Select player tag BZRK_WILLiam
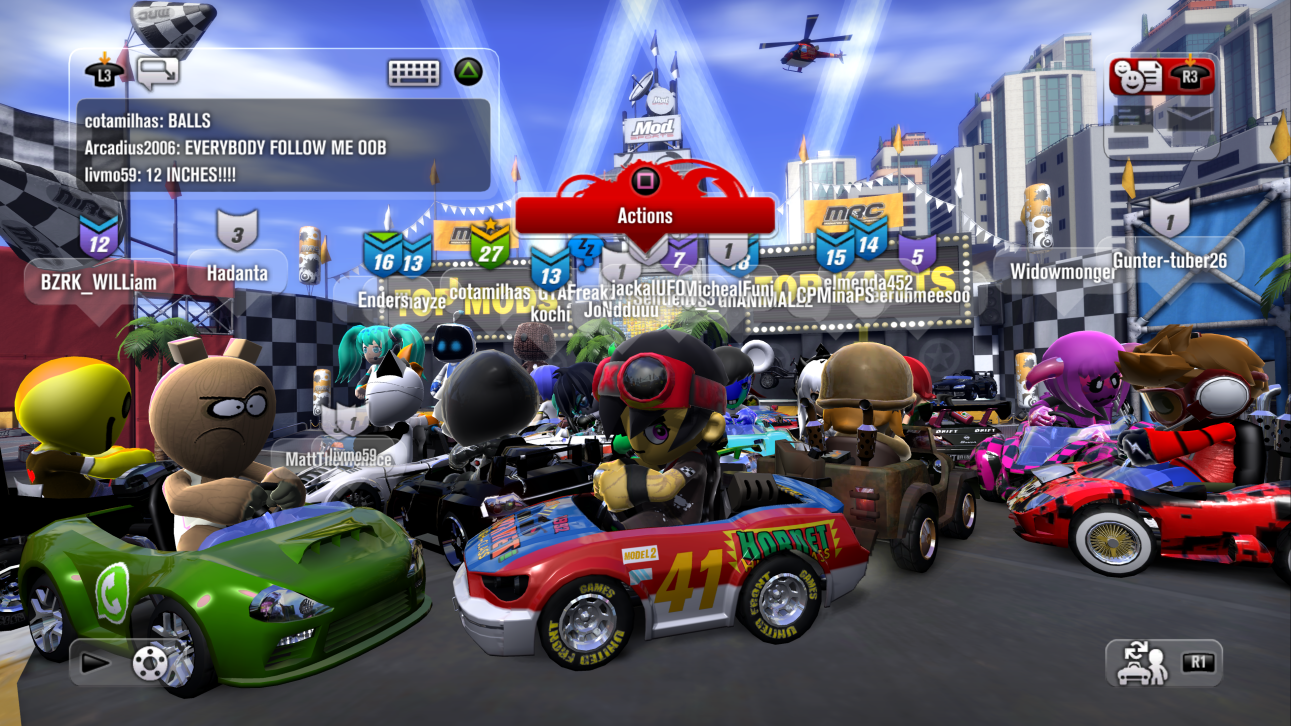Viewport: 1291px width, 726px height. coord(98,282)
